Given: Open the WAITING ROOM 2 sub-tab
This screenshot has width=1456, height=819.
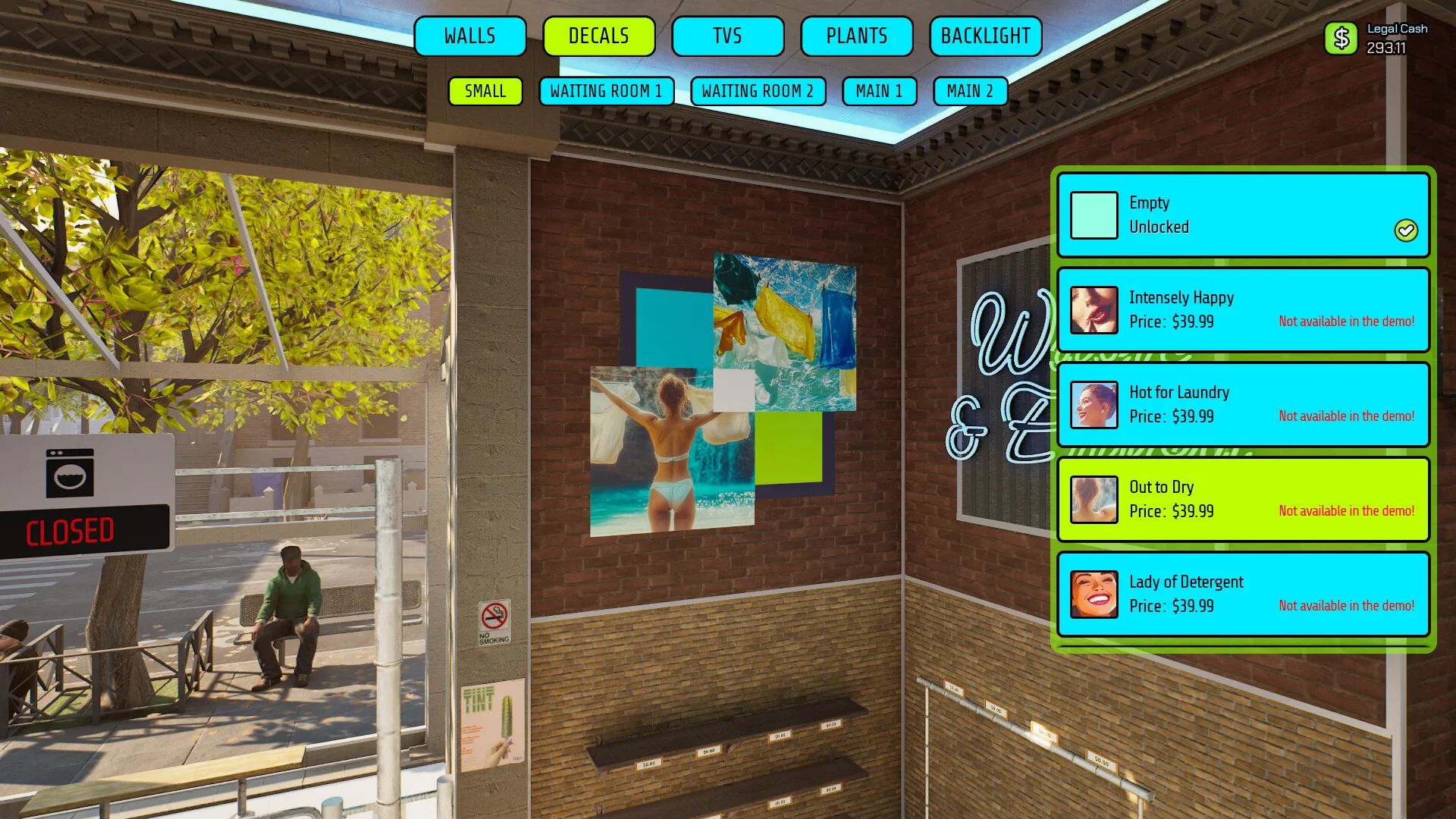Looking at the screenshot, I should pos(758,91).
